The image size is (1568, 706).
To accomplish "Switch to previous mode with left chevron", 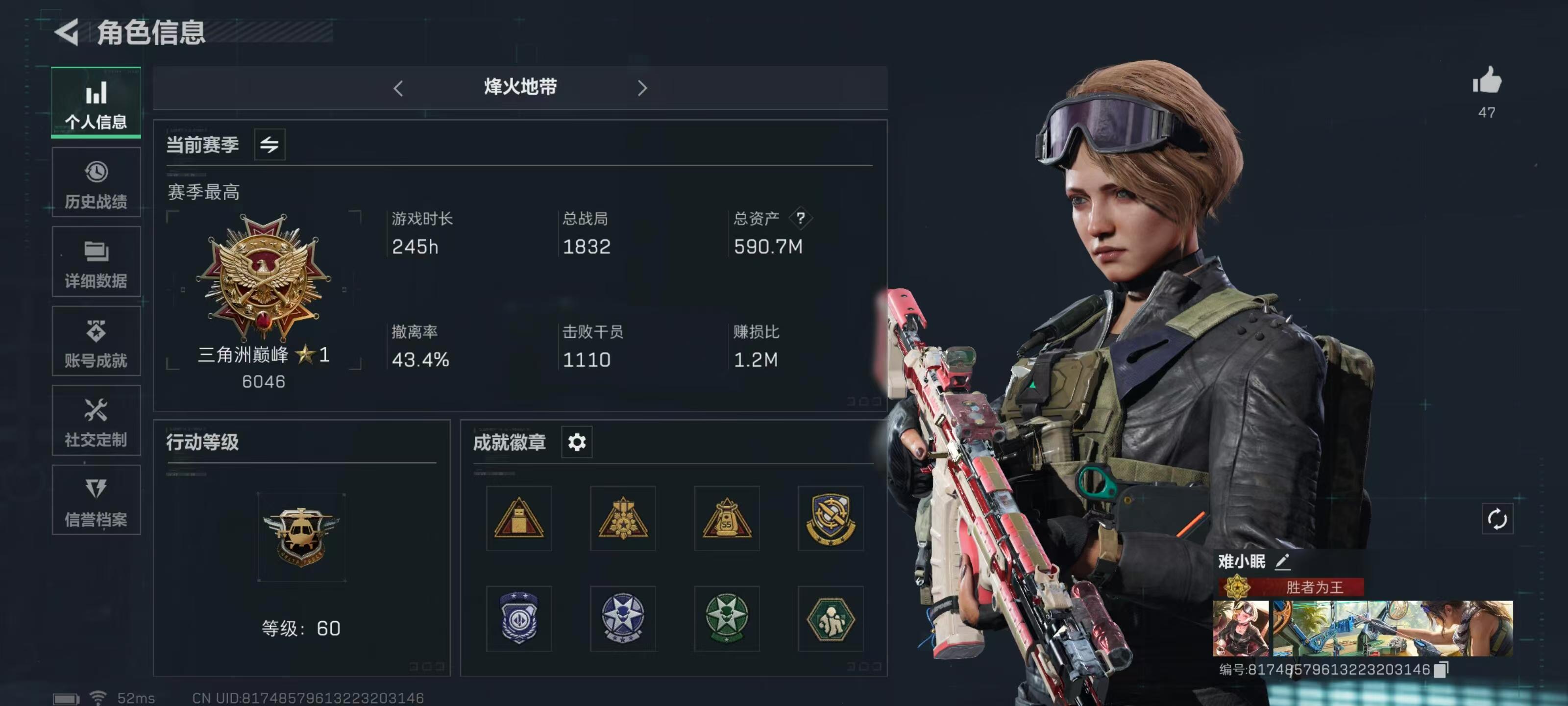I will 399,88.
